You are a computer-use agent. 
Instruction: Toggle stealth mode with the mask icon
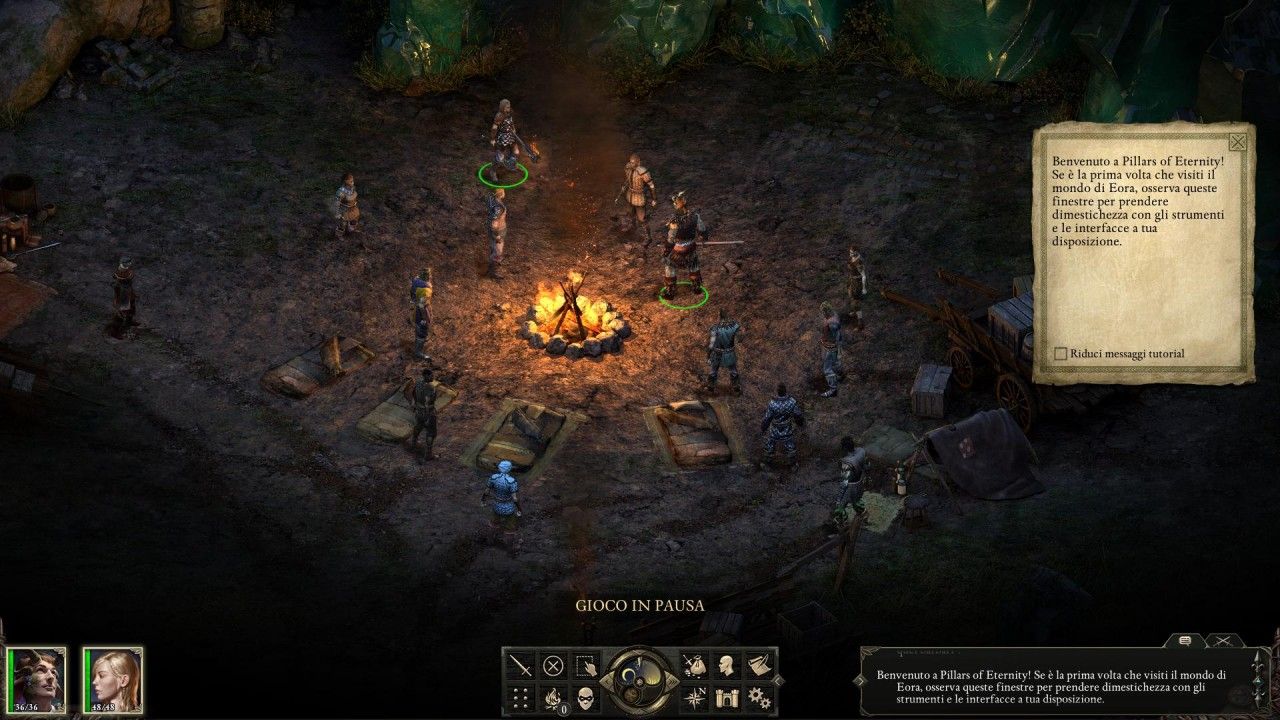586,697
